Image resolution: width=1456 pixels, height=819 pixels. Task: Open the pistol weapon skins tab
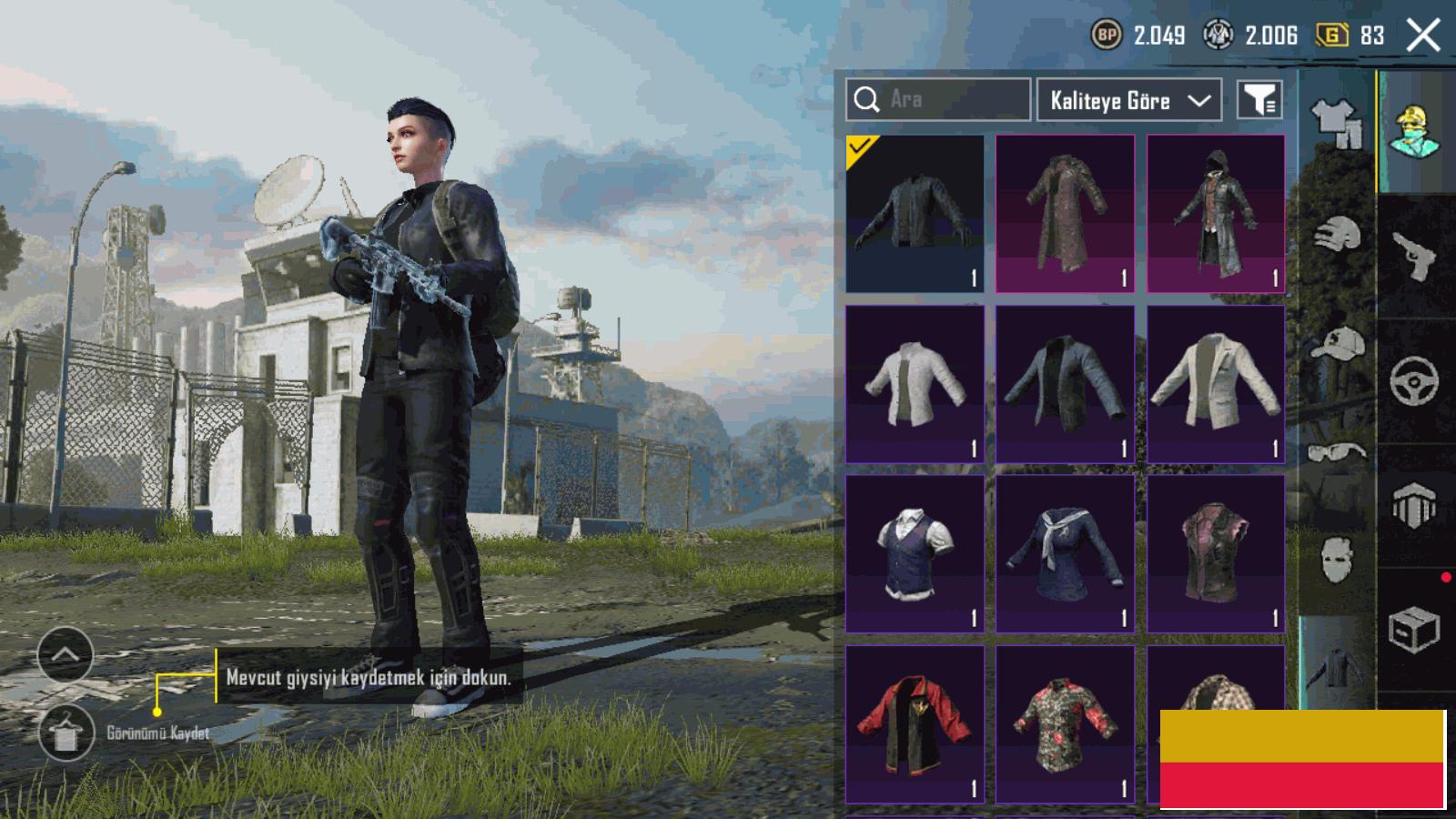coord(1415,255)
